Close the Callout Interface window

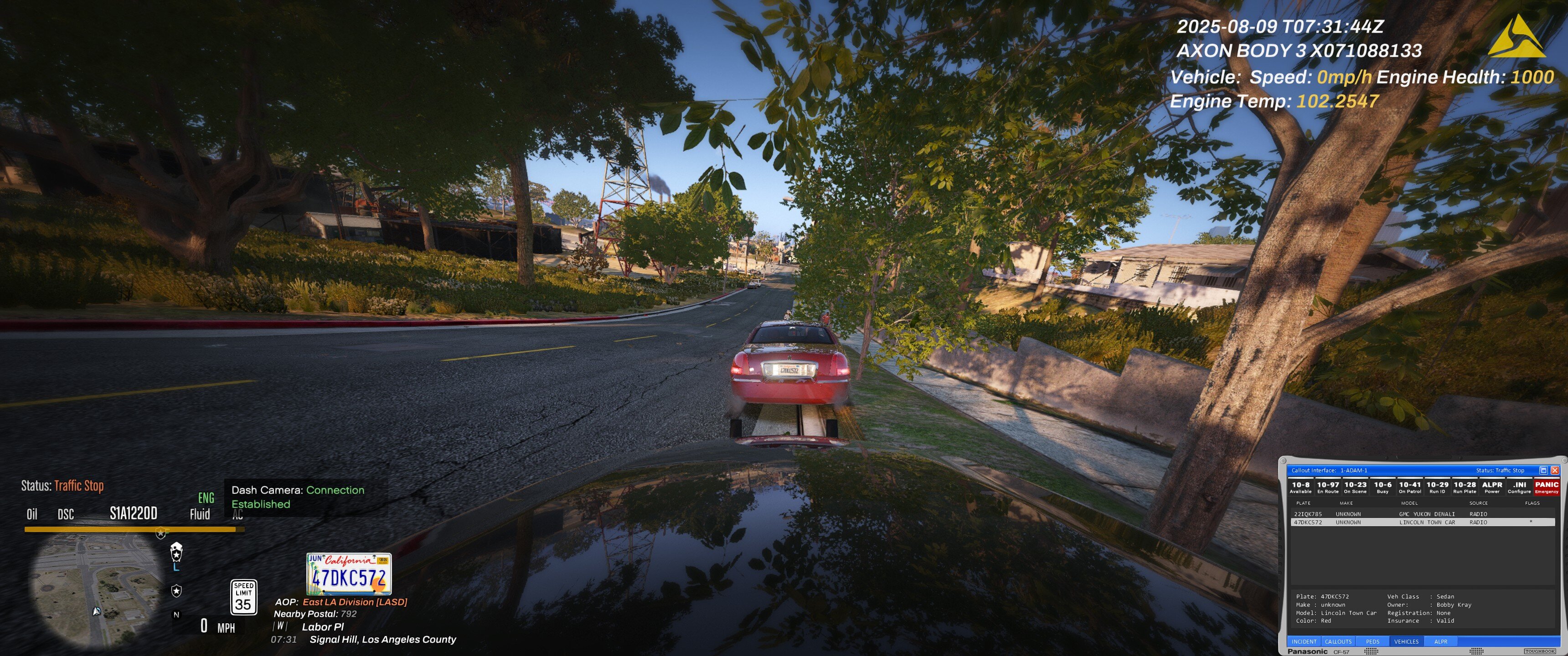click(x=1555, y=471)
